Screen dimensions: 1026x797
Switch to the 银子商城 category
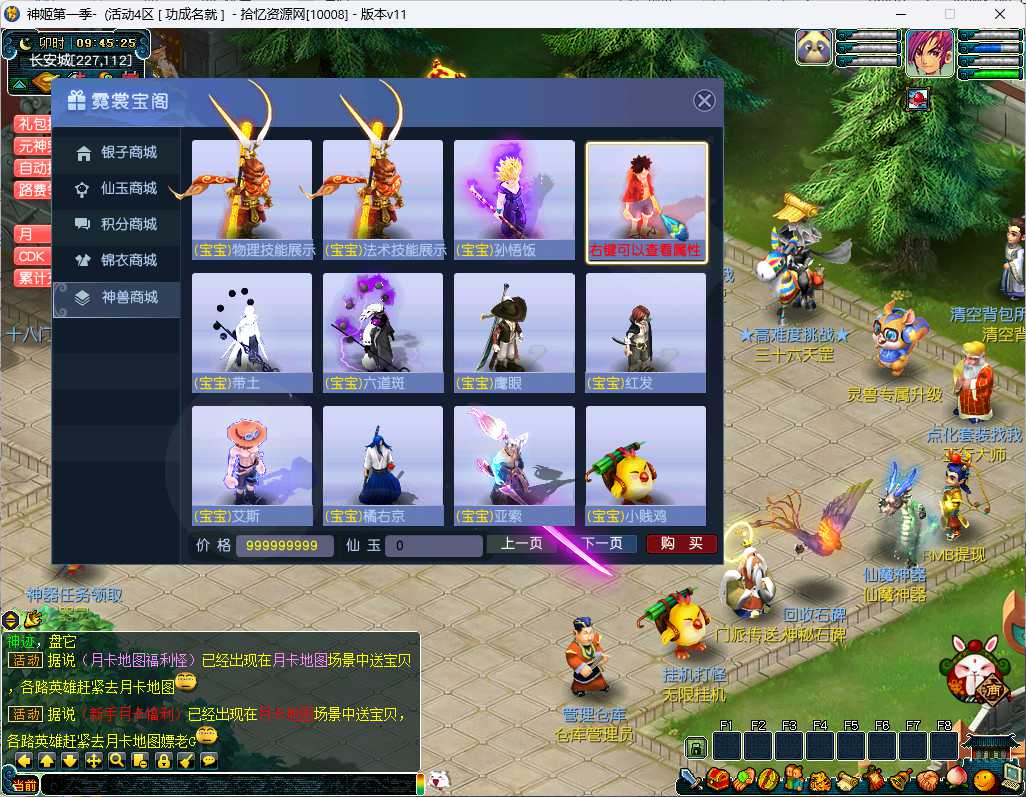point(117,153)
